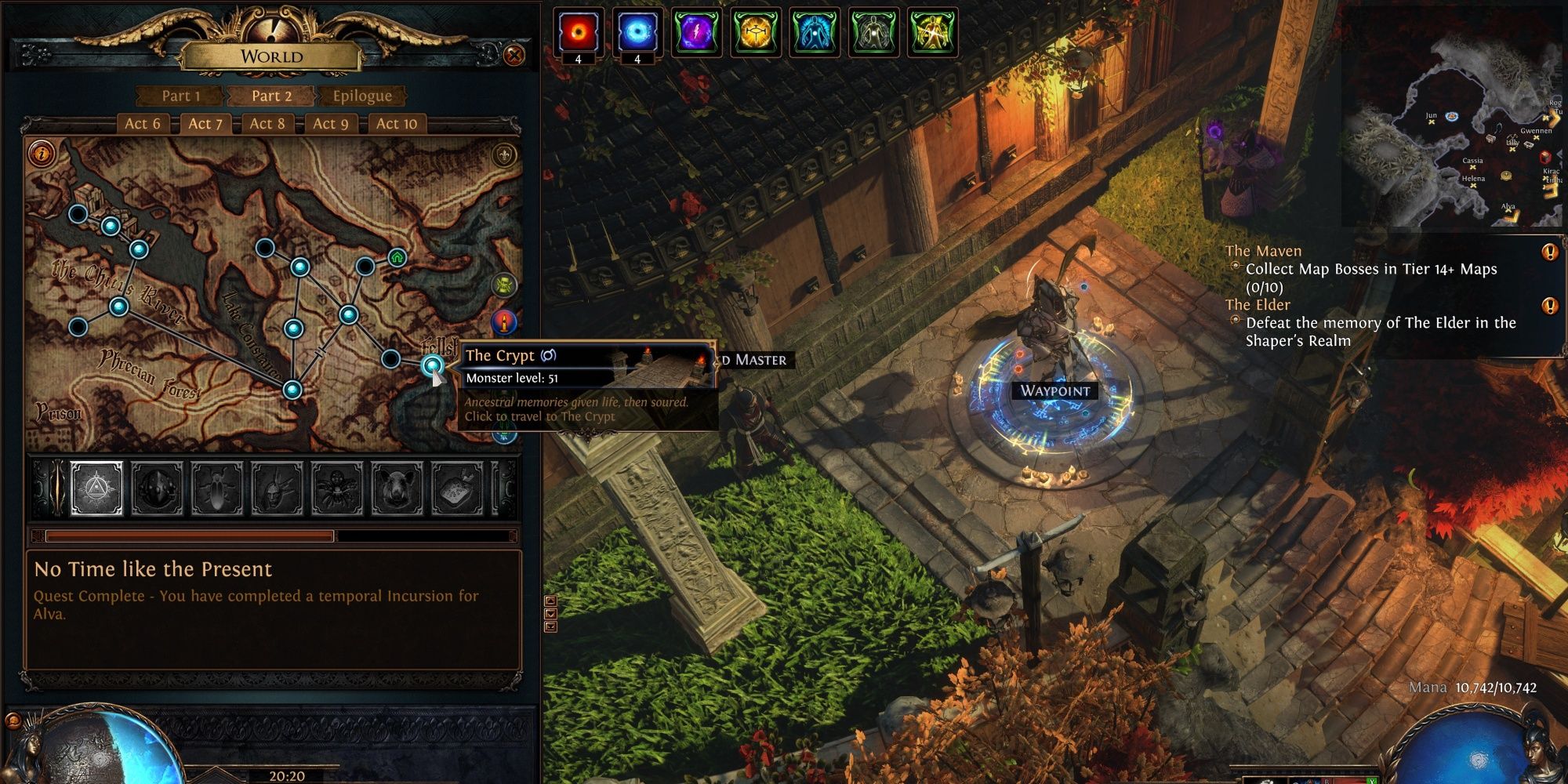Screen dimensions: 1568x784
Task: Click the red fiery ring buff icon
Action: tap(579, 31)
